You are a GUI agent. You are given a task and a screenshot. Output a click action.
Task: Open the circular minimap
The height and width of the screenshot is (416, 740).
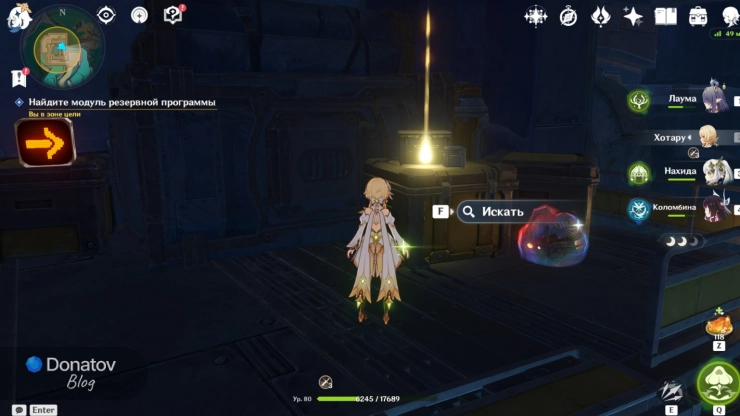click(61, 51)
